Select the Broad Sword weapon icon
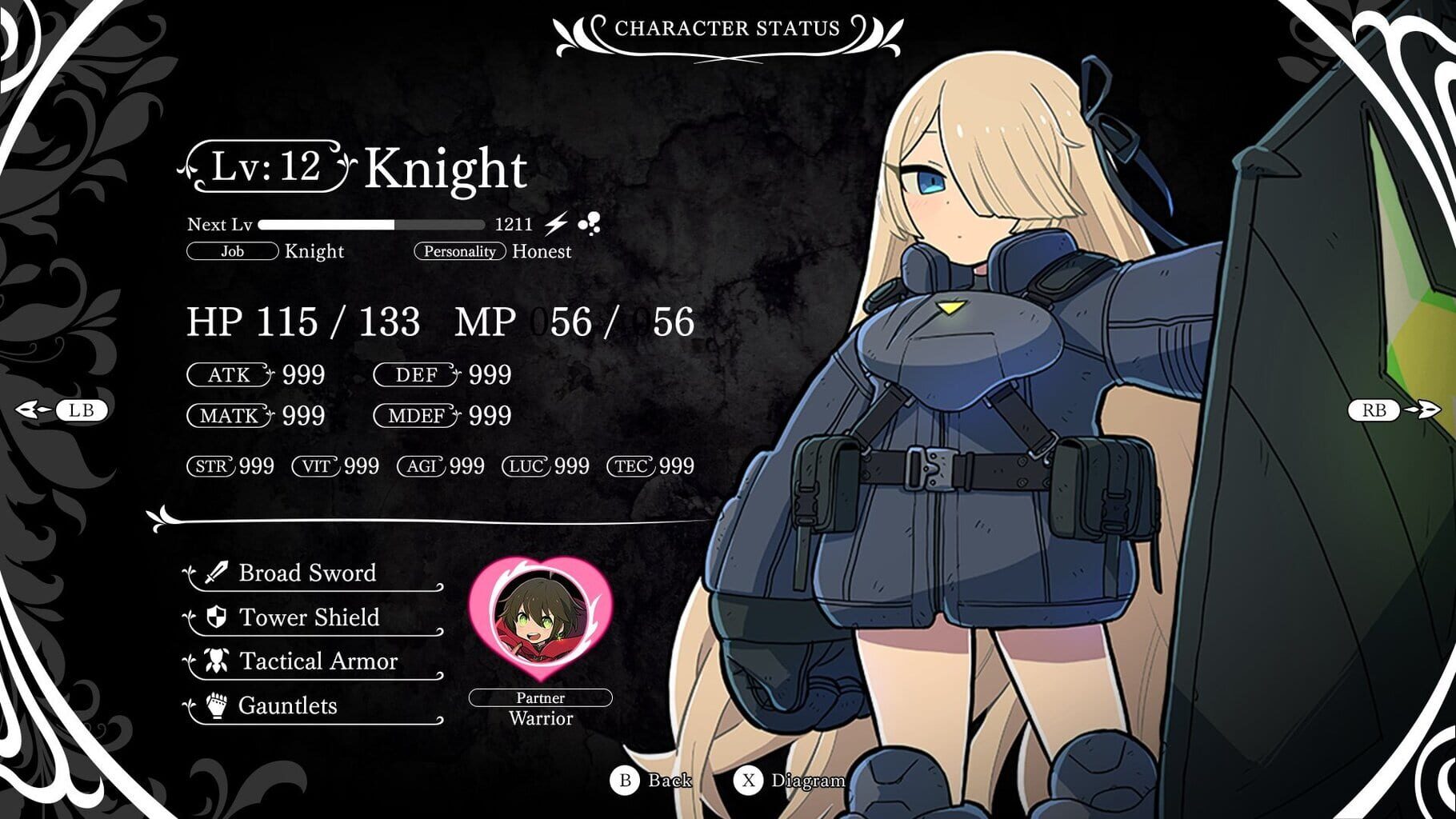 point(214,573)
